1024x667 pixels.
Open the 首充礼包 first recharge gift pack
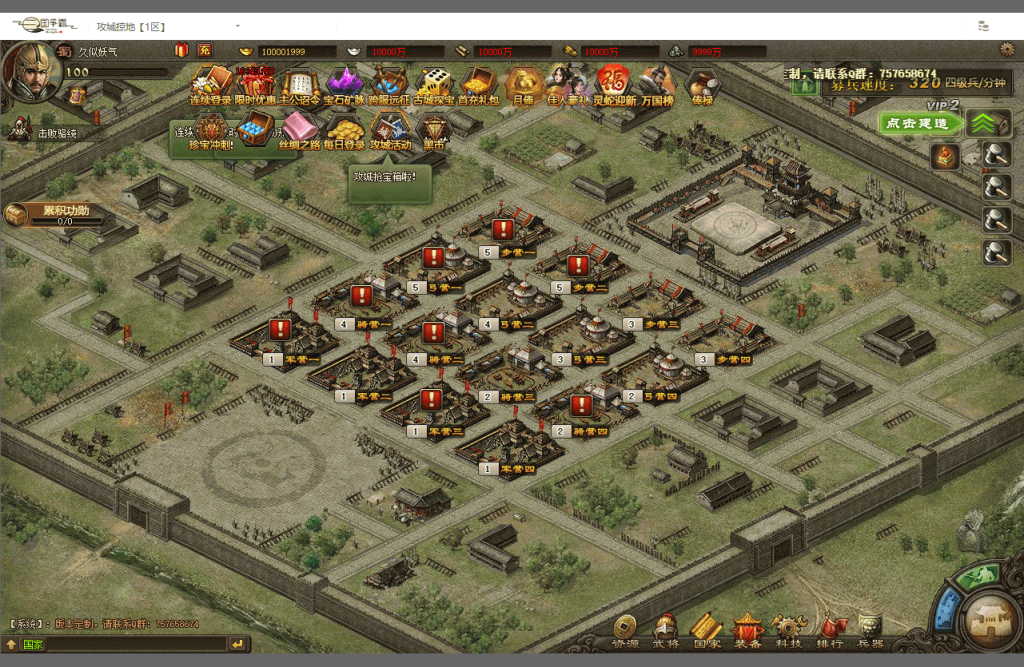[x=478, y=83]
